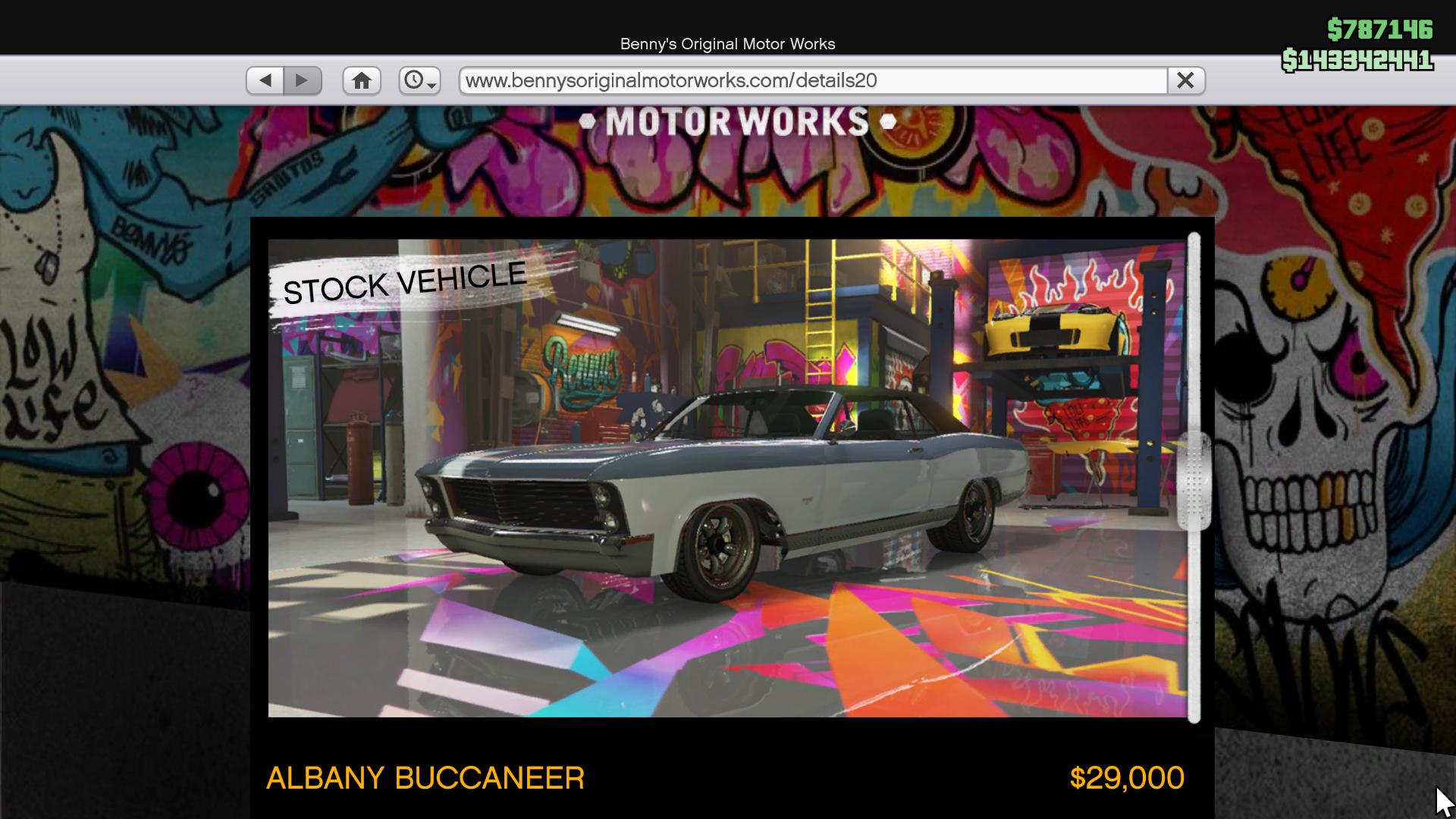The height and width of the screenshot is (819, 1456).
Task: Click the Motor Works banner logo
Action: [730, 120]
